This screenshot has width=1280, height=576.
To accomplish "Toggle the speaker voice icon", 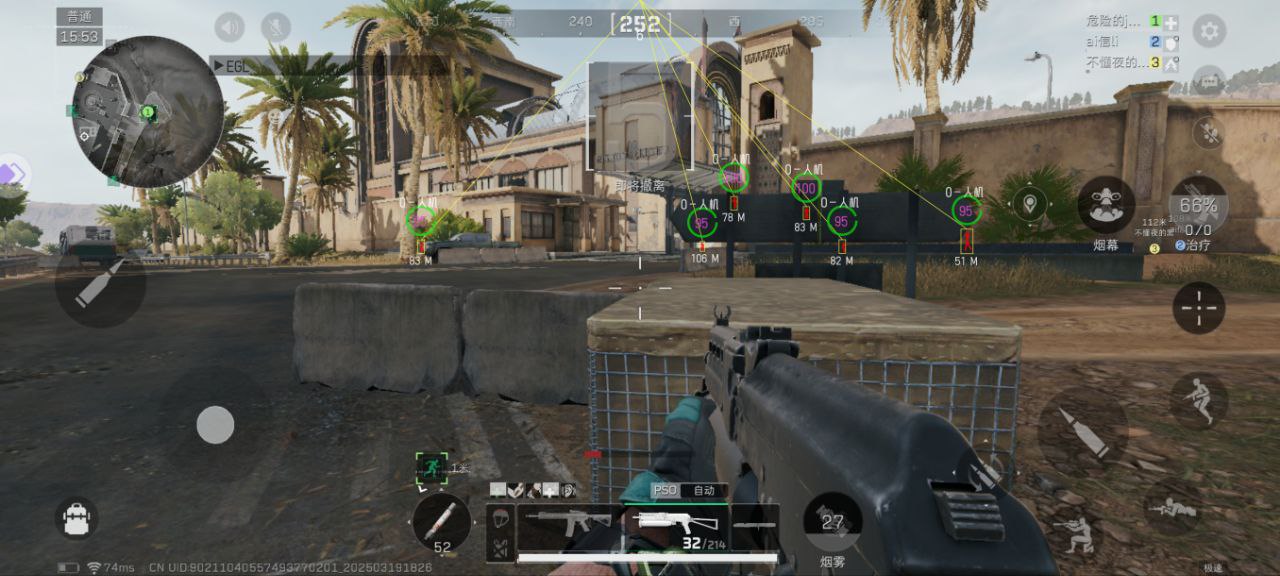I will coord(230,27).
